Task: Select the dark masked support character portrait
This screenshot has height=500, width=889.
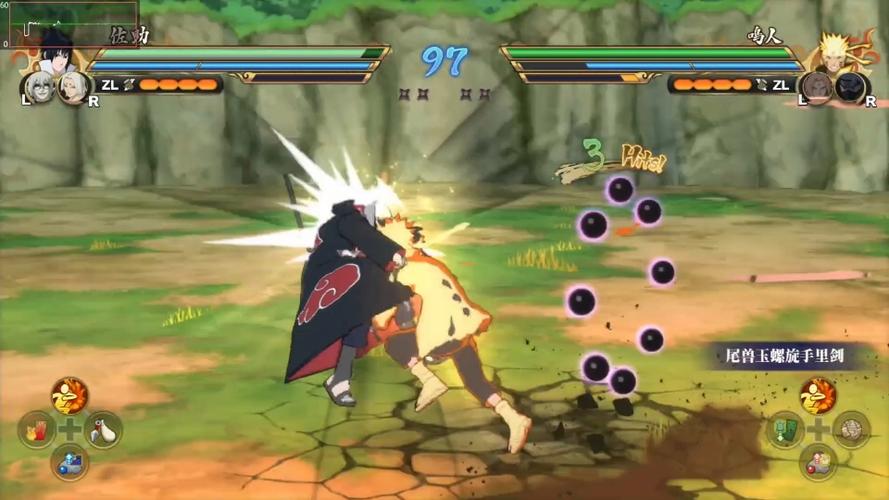Action: point(849,87)
